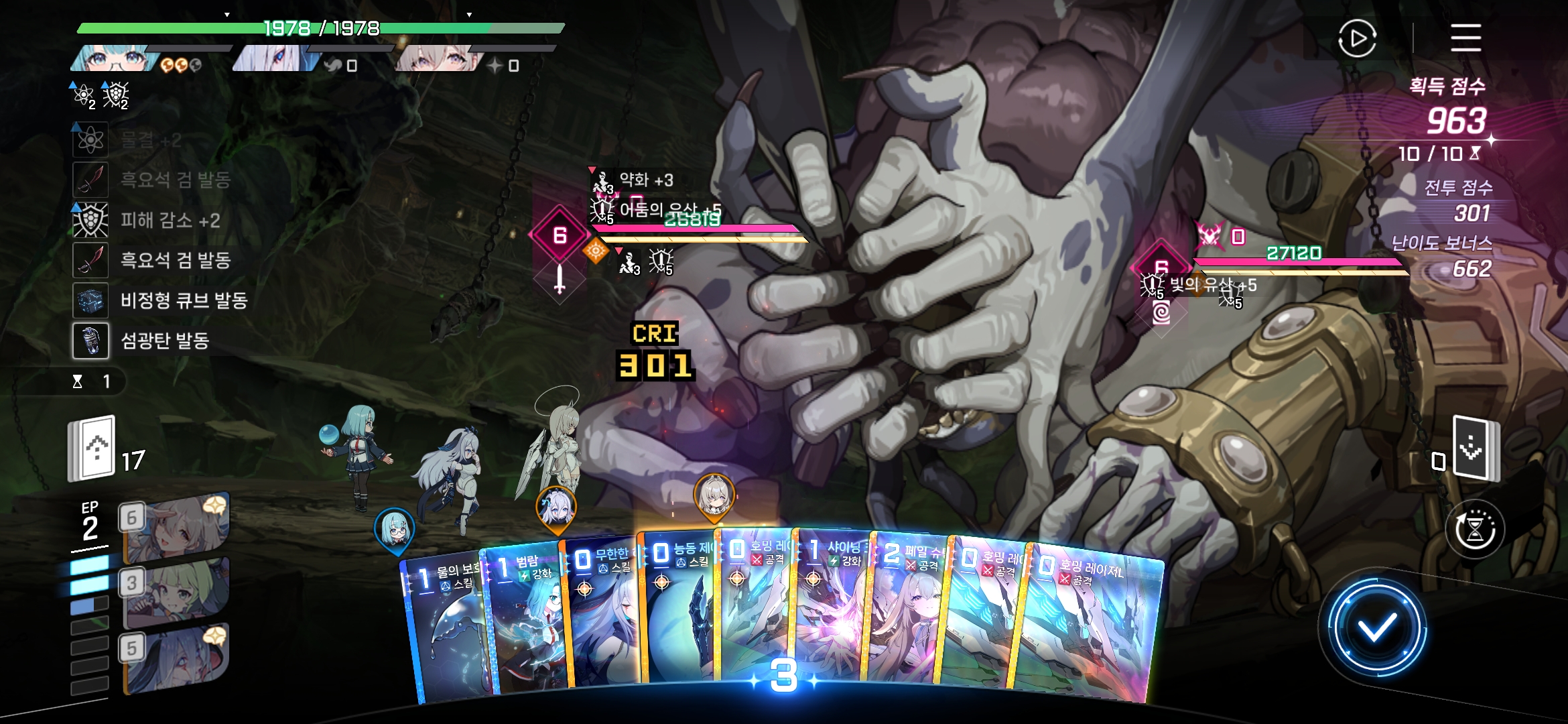The image size is (1568, 724).
Task: Activate the 6-cost EP character skill
Action: click(176, 527)
